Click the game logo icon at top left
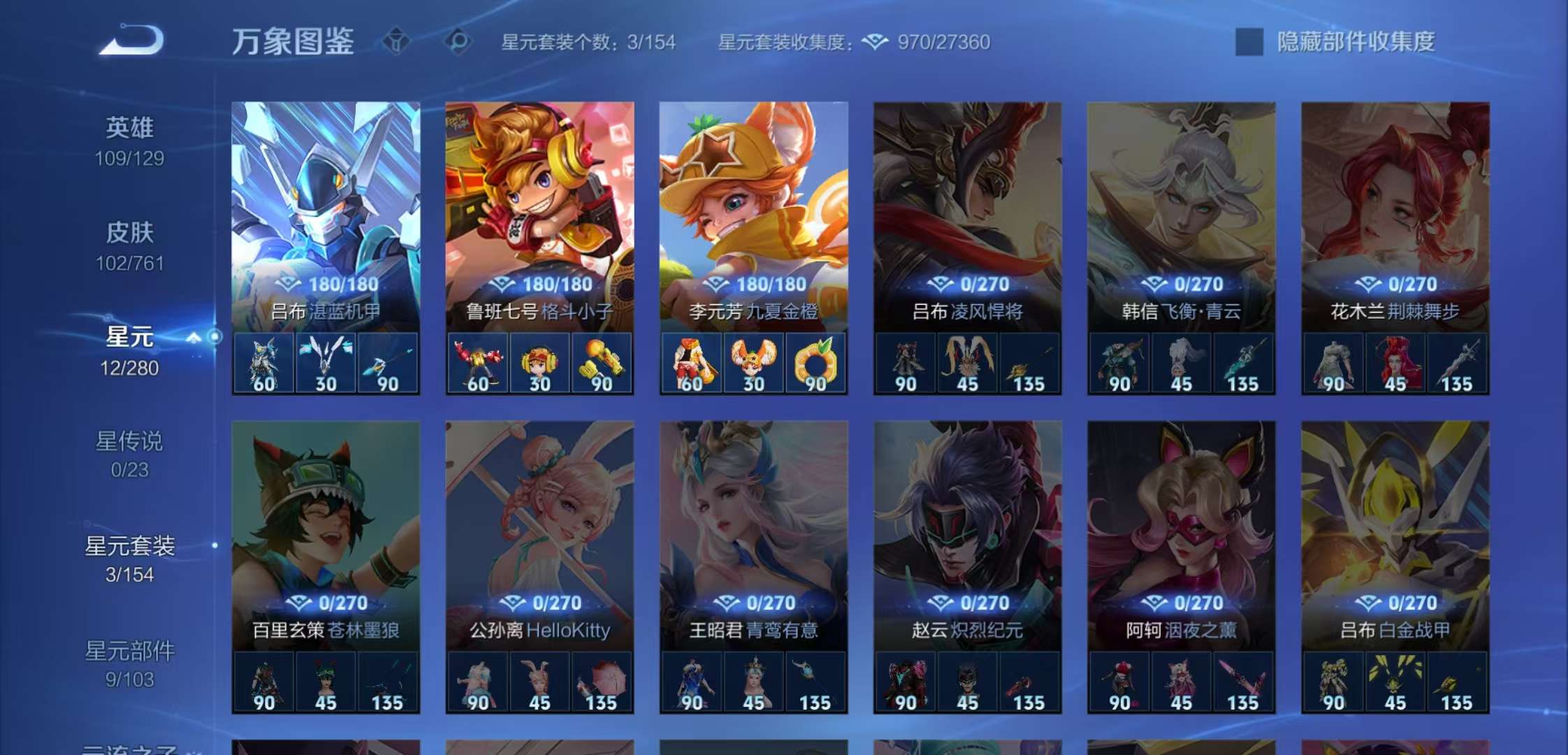Screen dimensions: 1568x755 [129, 41]
